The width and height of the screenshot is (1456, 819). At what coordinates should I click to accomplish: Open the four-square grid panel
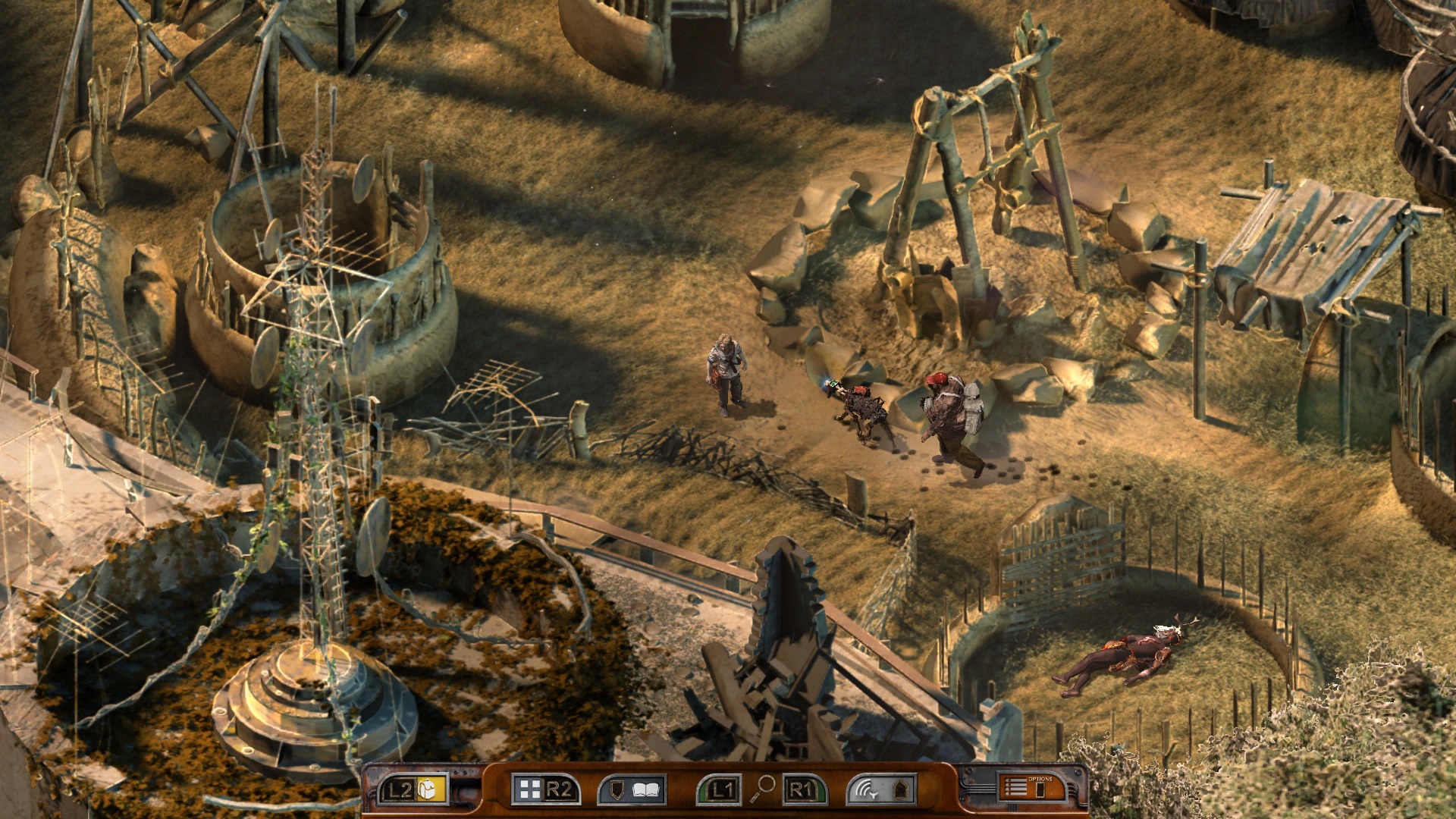click(x=529, y=789)
